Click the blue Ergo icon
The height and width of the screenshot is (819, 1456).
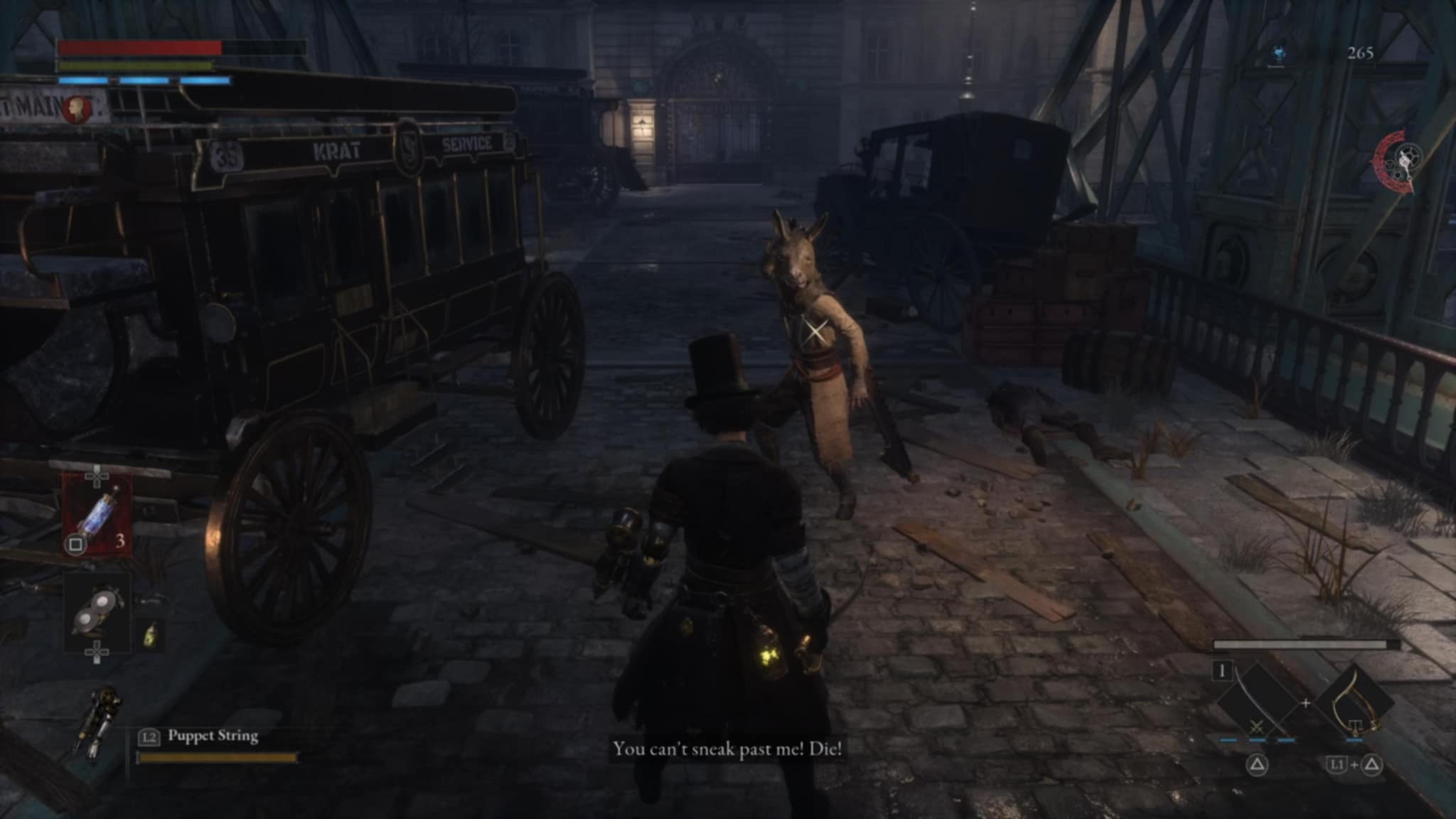[1278, 53]
